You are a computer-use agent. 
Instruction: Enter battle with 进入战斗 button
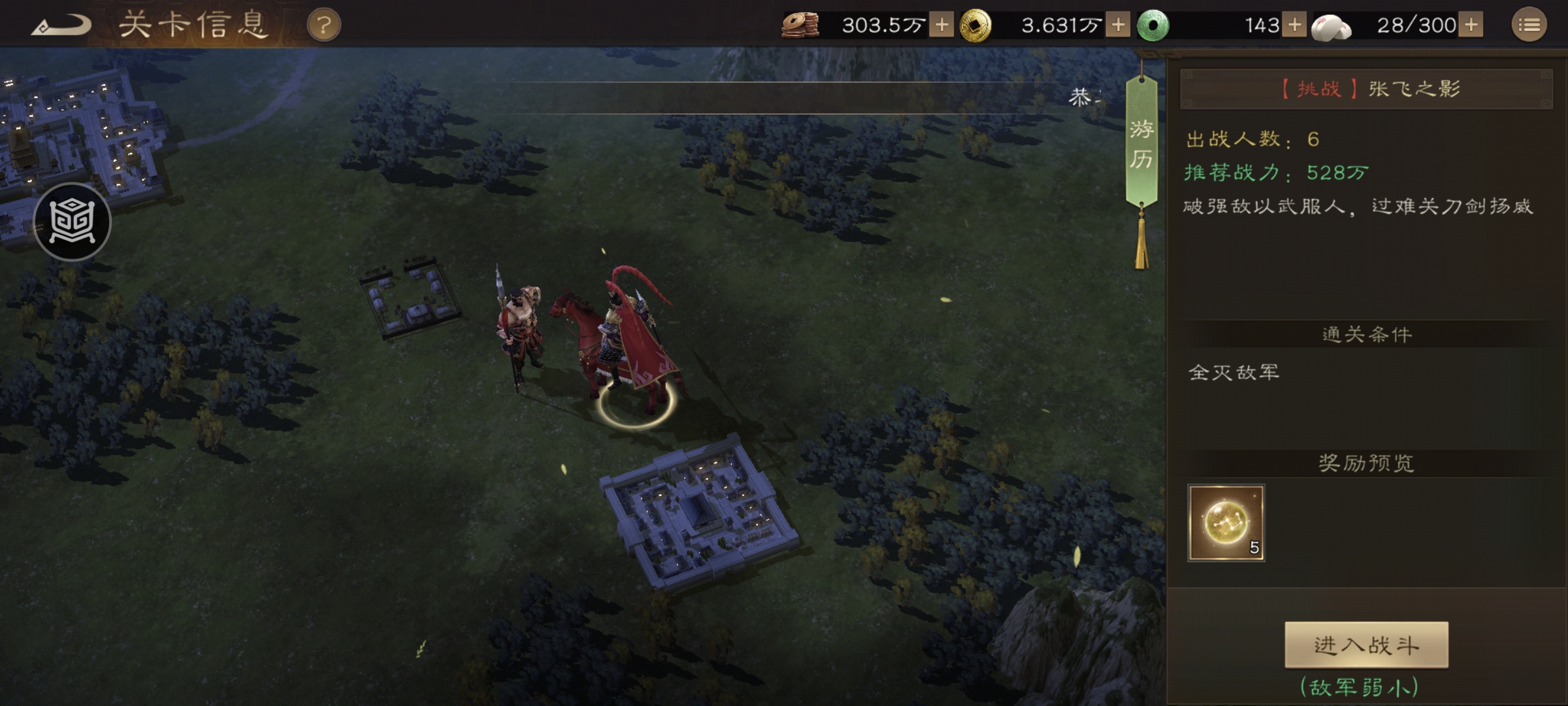click(1366, 645)
